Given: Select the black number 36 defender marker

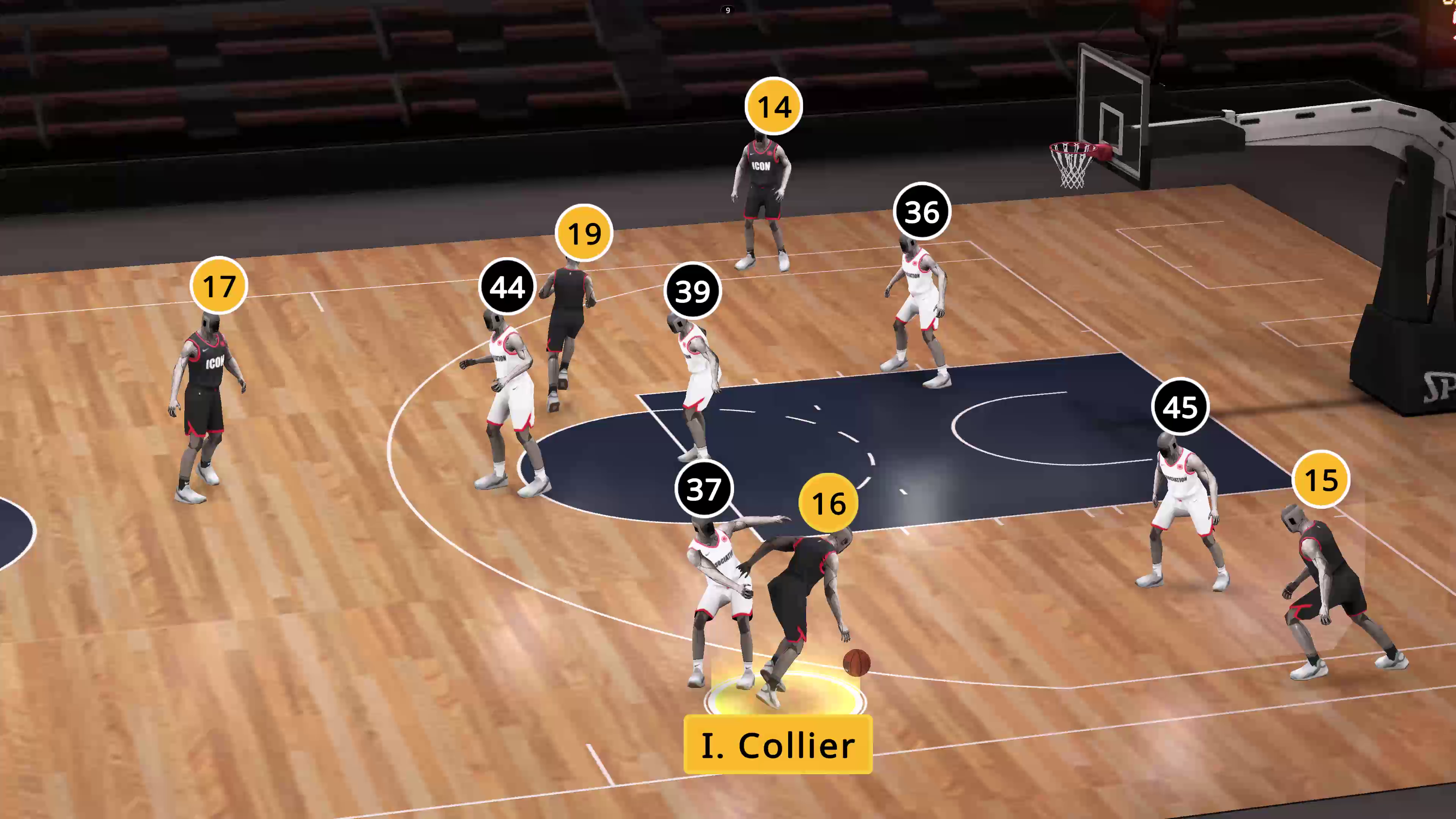Looking at the screenshot, I should click(x=922, y=212).
